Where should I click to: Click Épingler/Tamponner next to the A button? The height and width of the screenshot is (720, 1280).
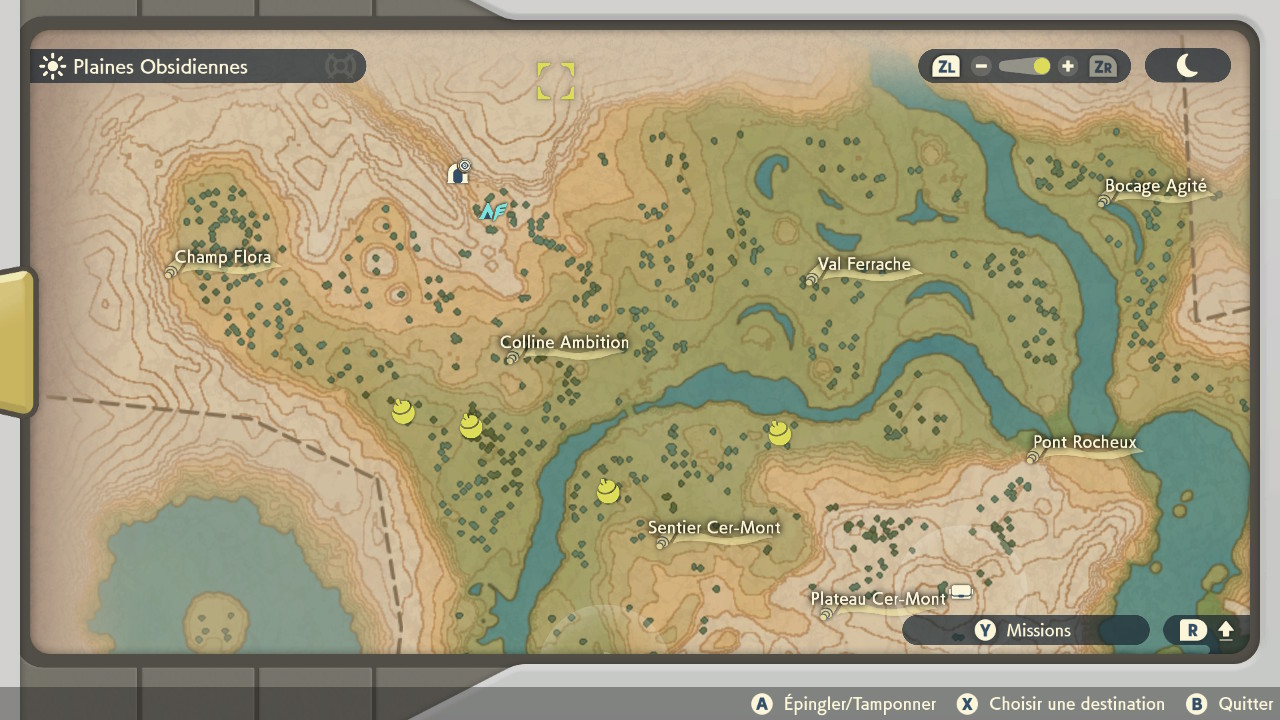[862, 704]
